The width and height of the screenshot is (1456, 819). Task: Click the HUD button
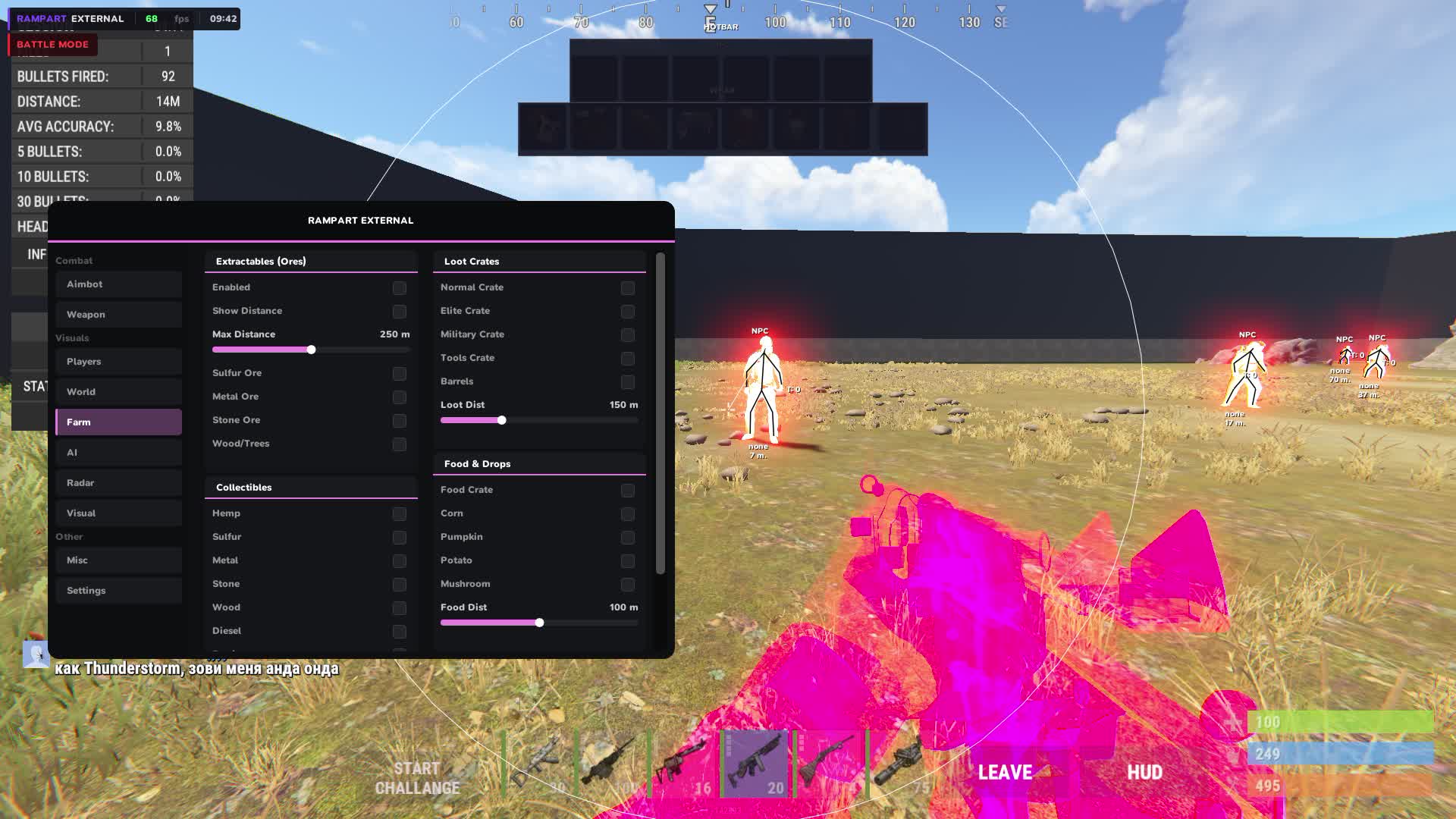tap(1145, 771)
